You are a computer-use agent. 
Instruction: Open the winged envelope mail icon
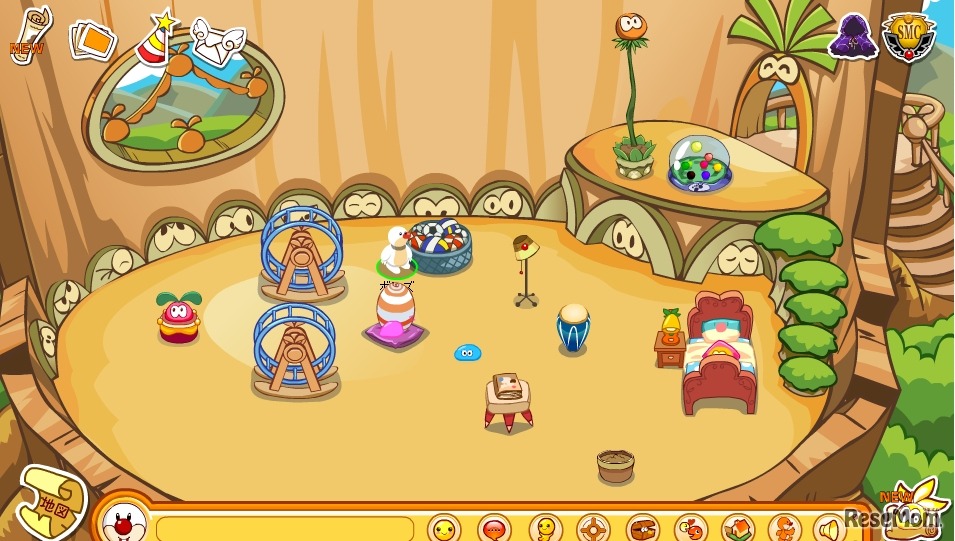[216, 40]
